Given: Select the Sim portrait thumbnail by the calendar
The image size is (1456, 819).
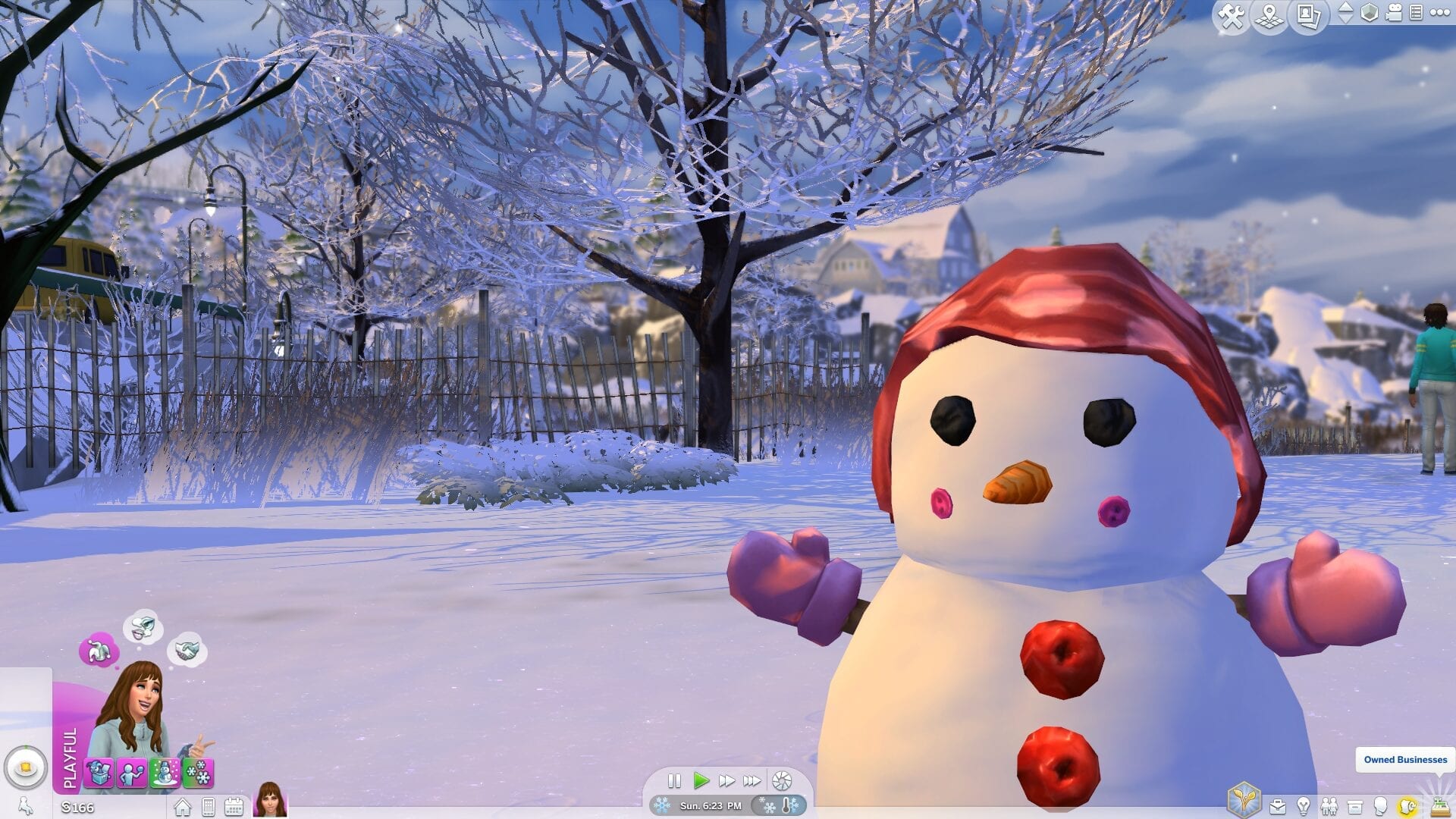Looking at the screenshot, I should click(270, 800).
